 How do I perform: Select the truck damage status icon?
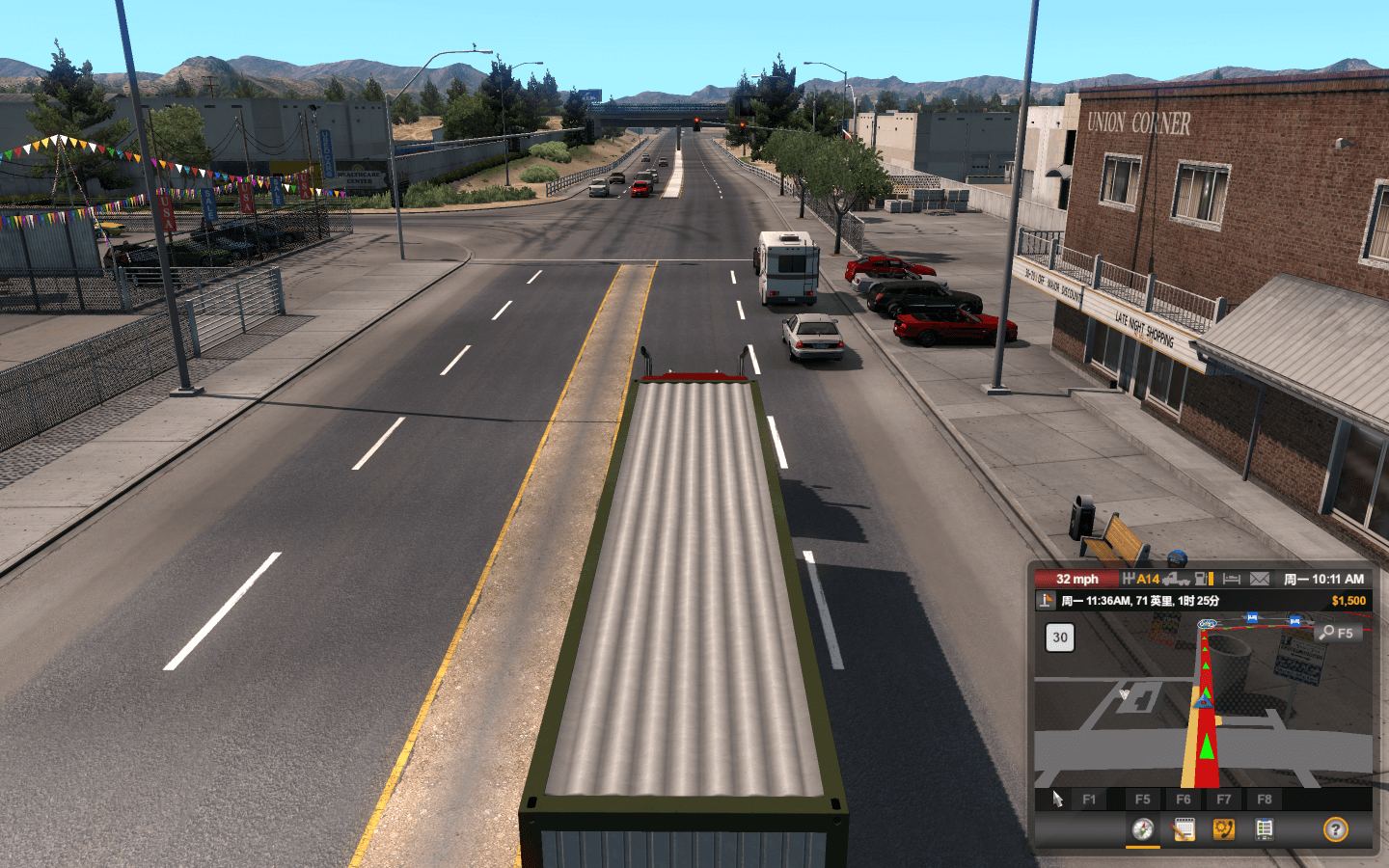point(1176,579)
